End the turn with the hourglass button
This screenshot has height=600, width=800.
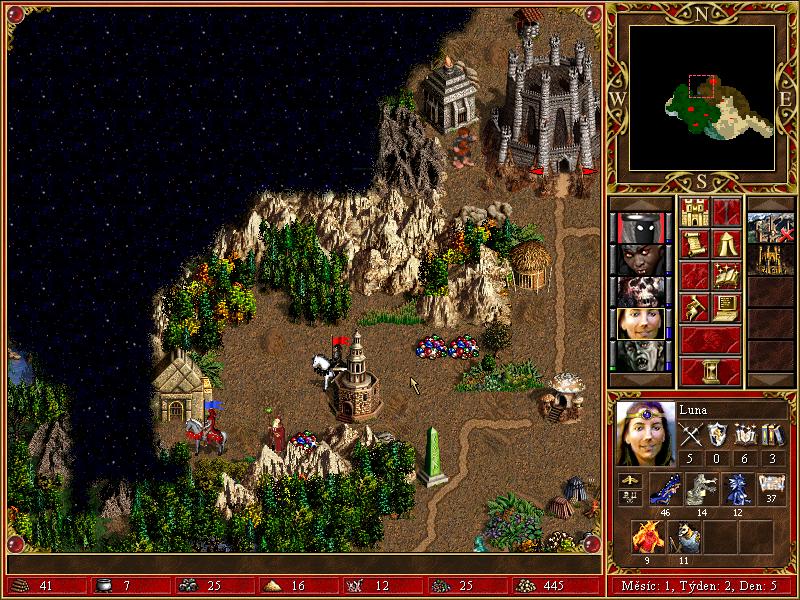click(710, 371)
